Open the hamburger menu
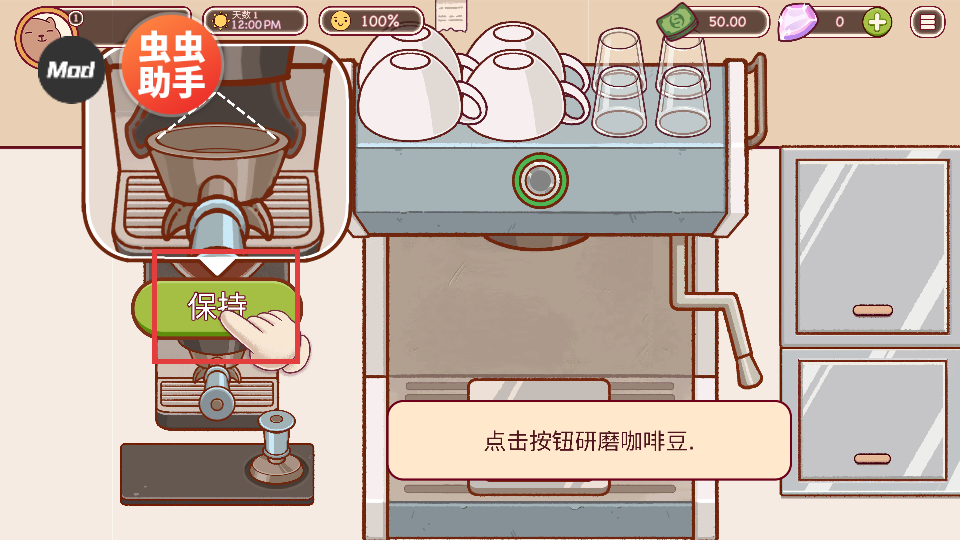960x540 pixels. 929,21
